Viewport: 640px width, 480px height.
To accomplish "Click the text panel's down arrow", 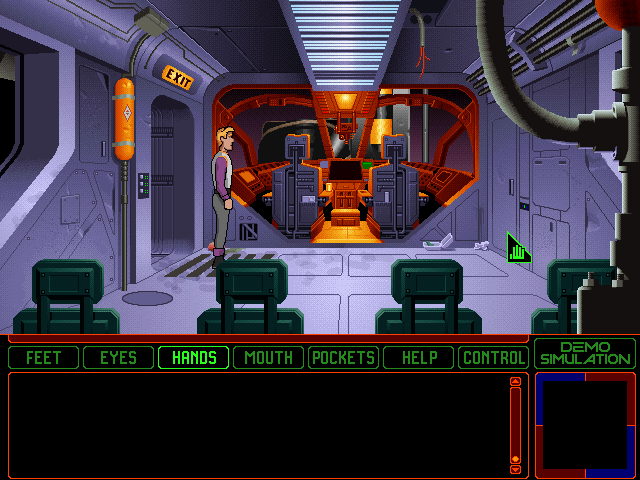I will 516,469.
